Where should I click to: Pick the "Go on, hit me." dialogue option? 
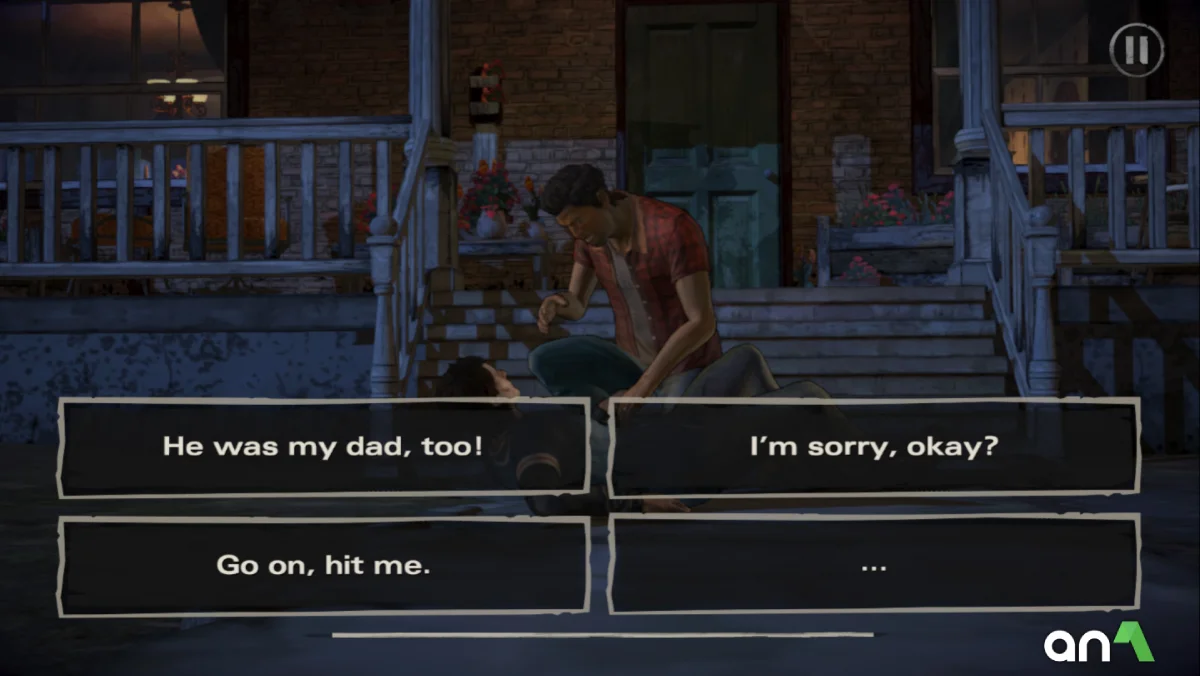pos(323,565)
